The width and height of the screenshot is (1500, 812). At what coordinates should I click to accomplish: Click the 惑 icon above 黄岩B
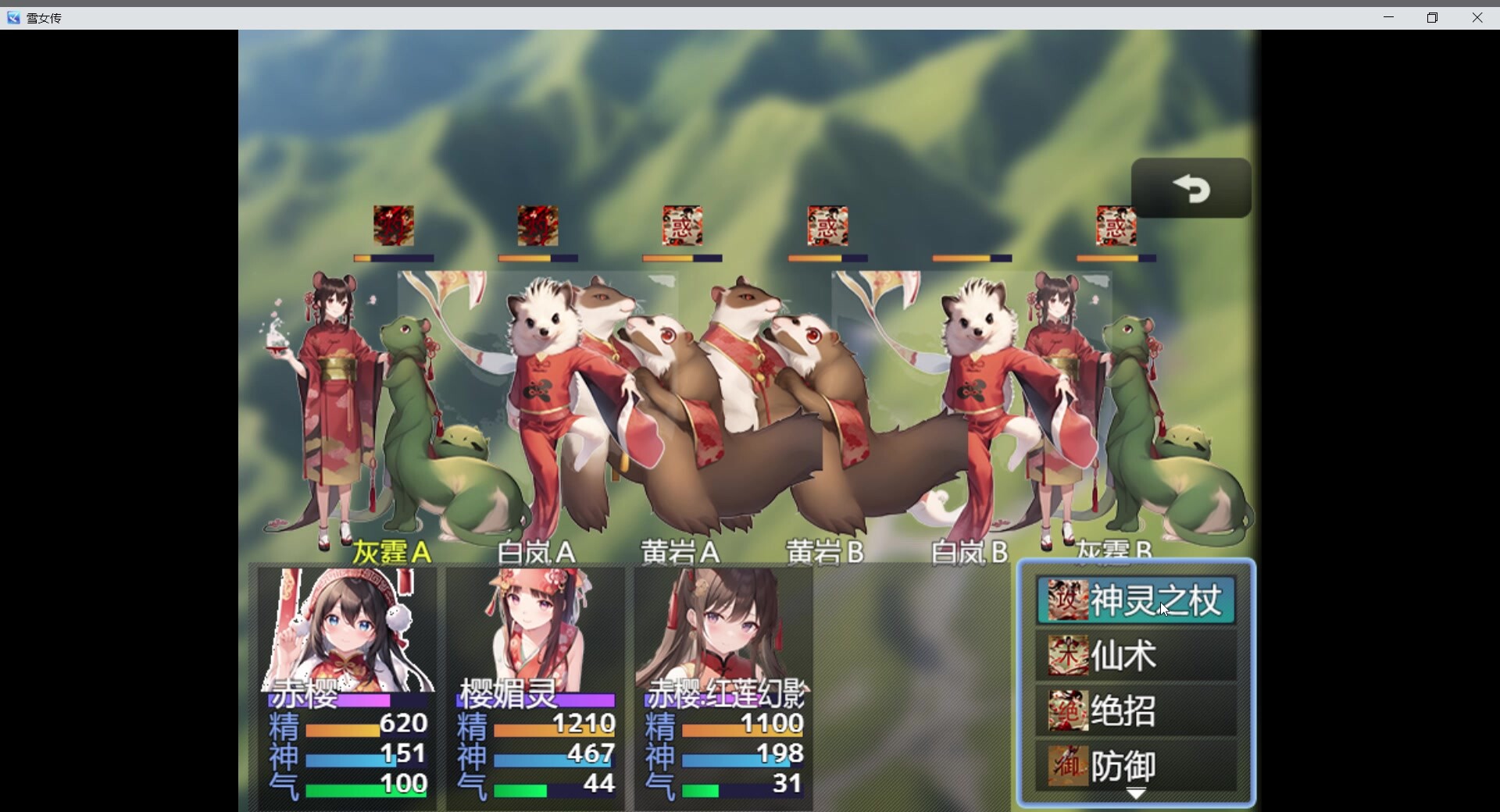point(827,226)
